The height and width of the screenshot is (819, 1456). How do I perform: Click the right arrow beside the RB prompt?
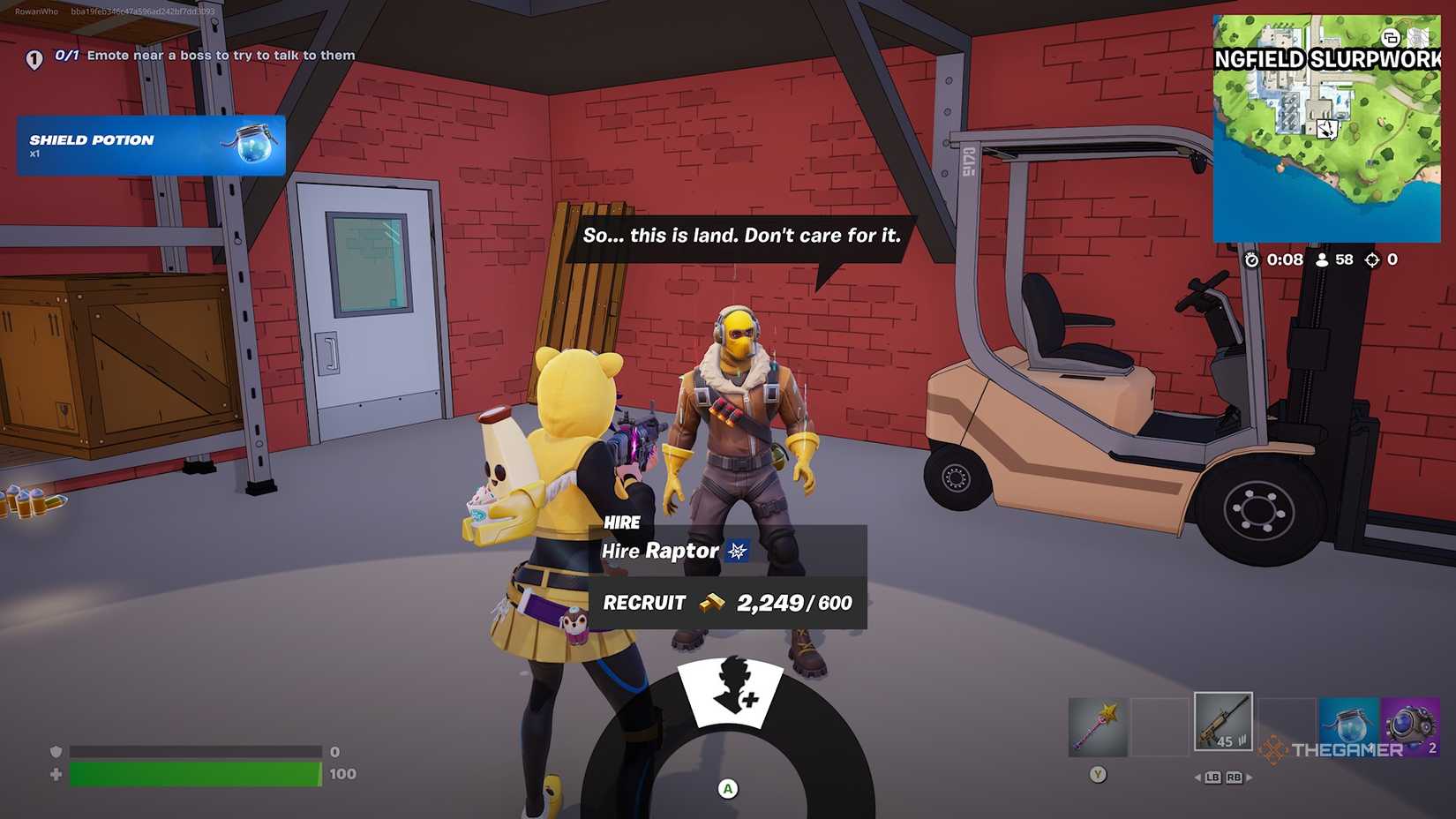coord(1251,778)
